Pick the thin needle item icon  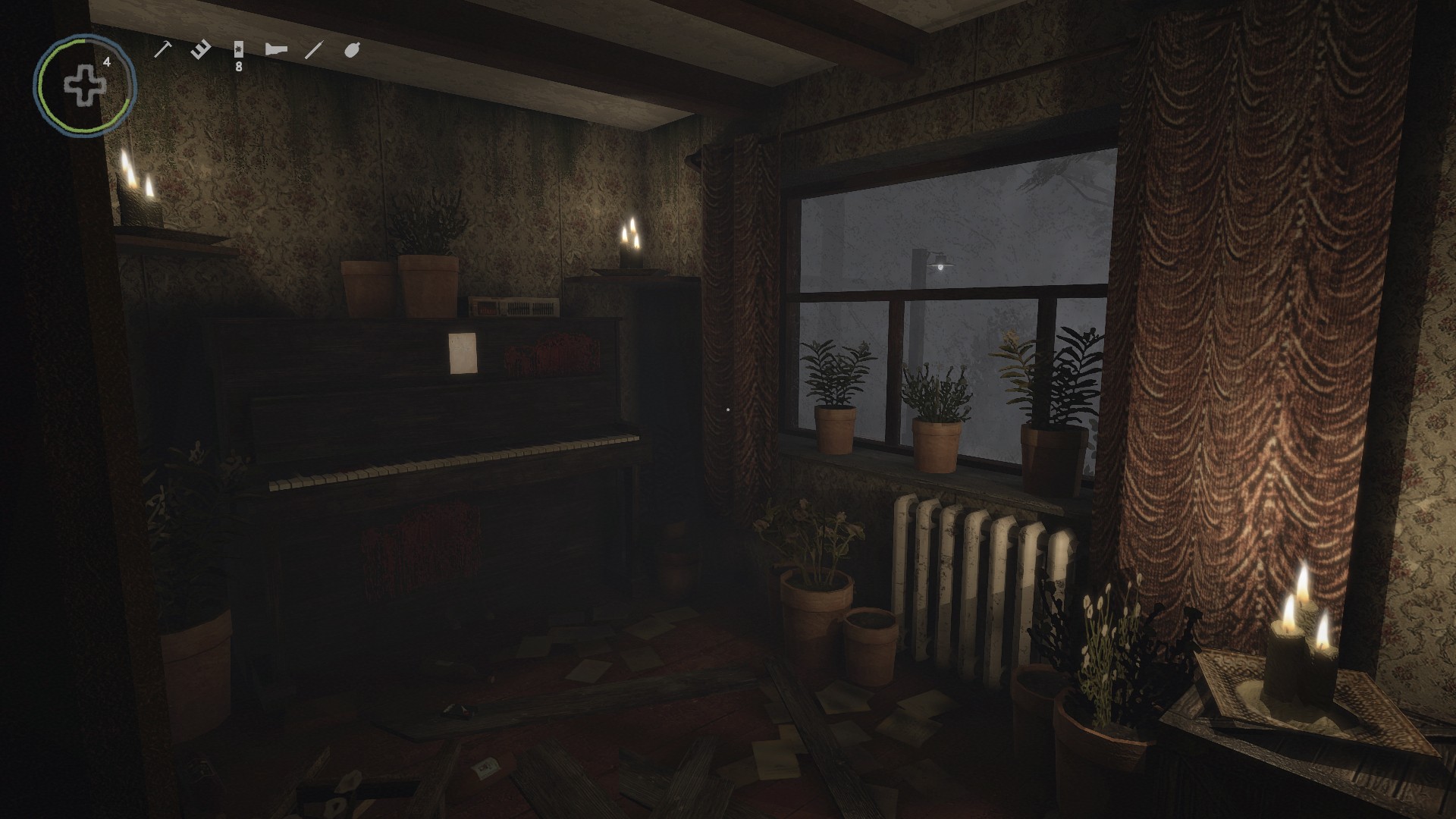coord(313,50)
